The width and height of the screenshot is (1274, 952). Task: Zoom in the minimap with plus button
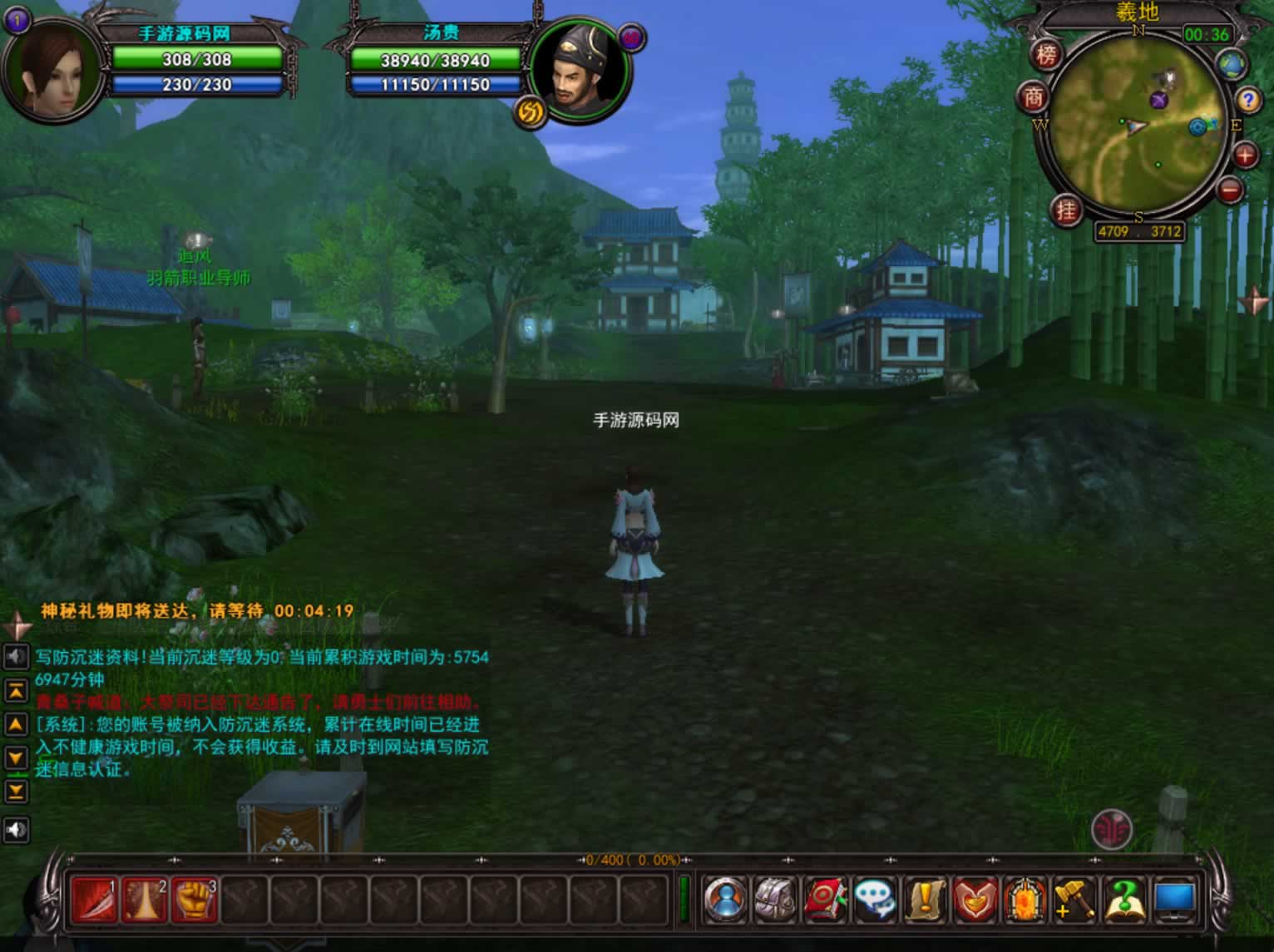(1245, 155)
